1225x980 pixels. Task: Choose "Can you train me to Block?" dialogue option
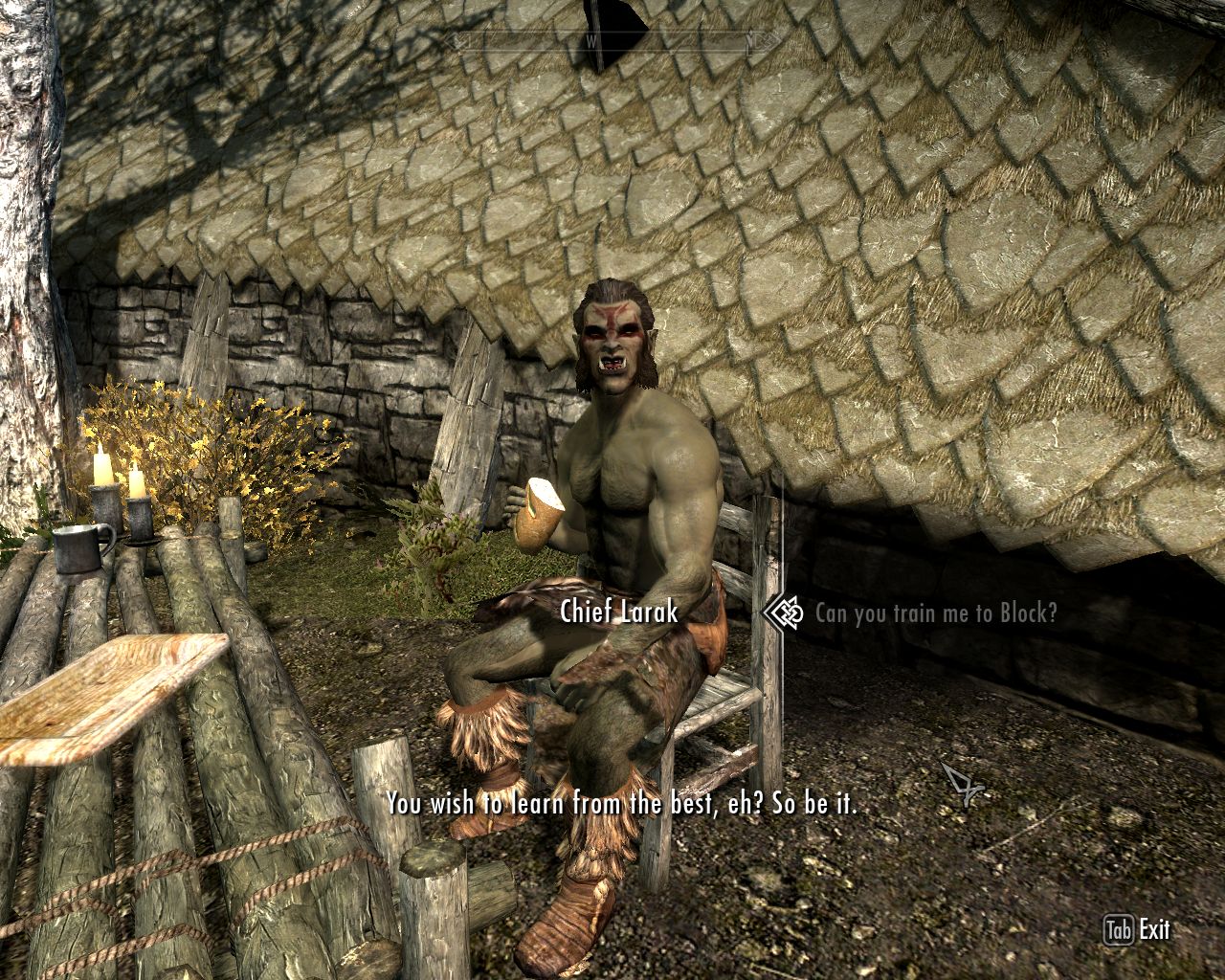[x=935, y=613]
